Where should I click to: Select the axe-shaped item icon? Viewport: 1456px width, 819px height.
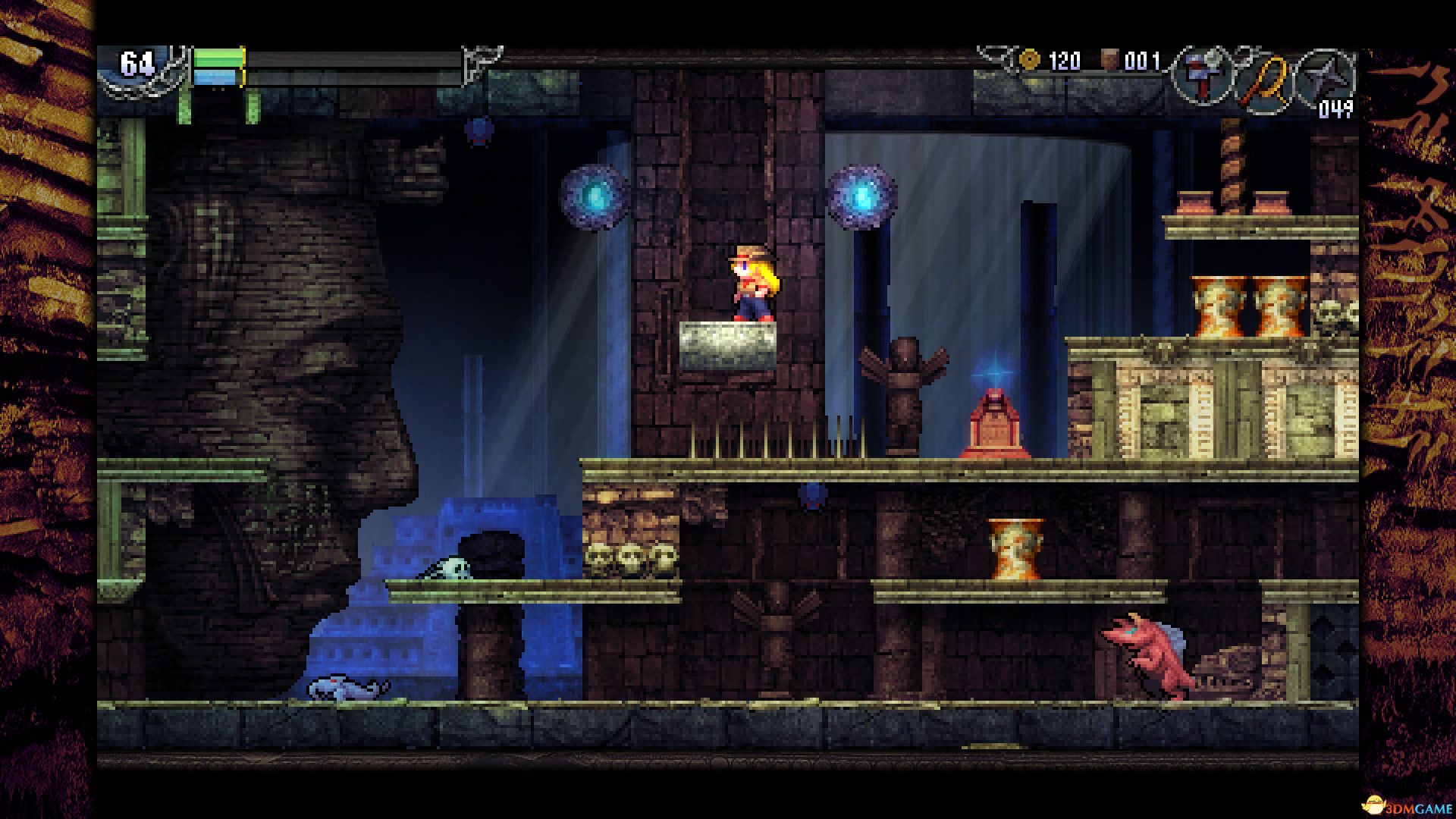pyautogui.click(x=1203, y=77)
